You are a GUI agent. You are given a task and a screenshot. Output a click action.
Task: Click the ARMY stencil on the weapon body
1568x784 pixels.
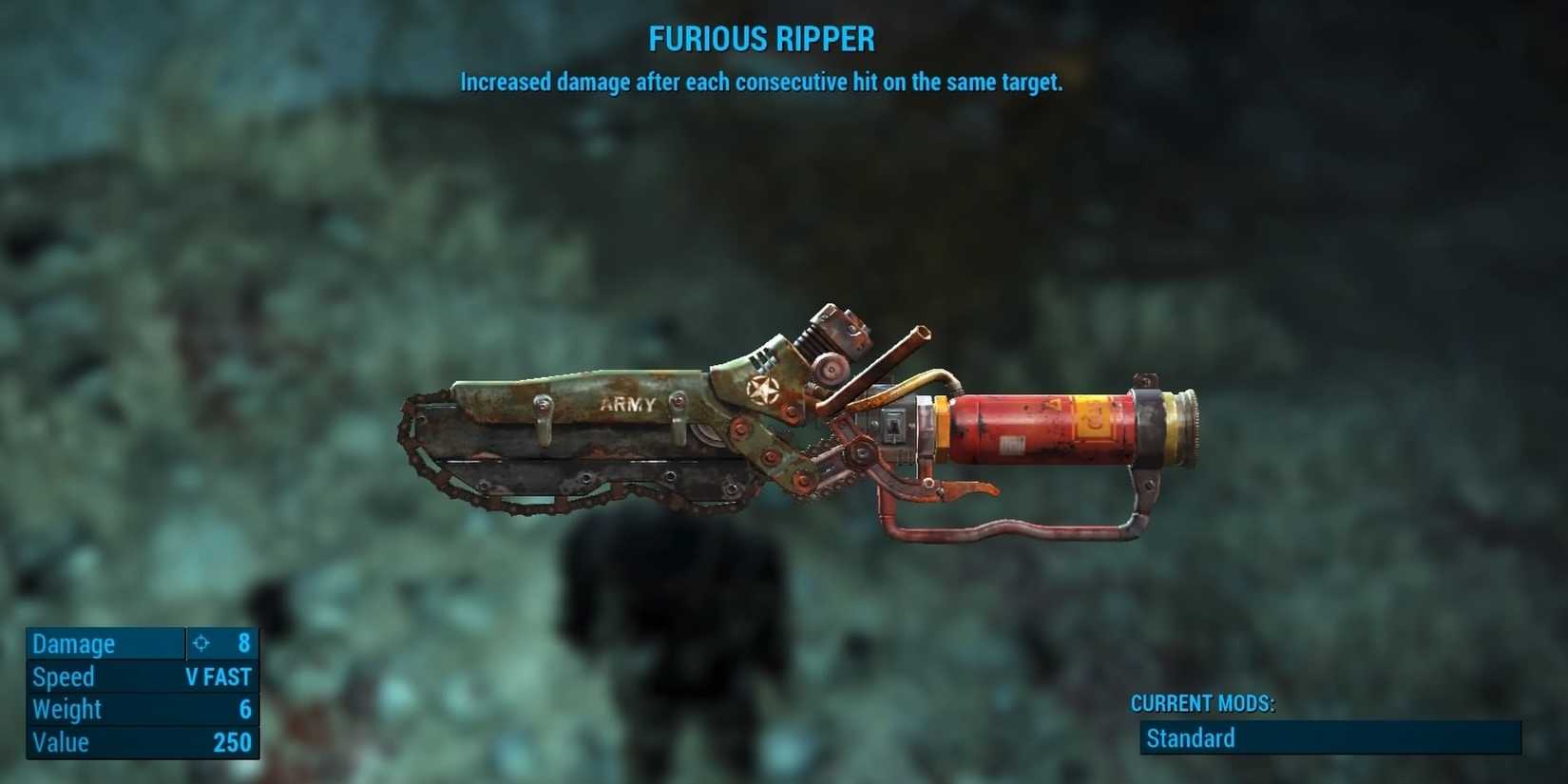[627, 404]
